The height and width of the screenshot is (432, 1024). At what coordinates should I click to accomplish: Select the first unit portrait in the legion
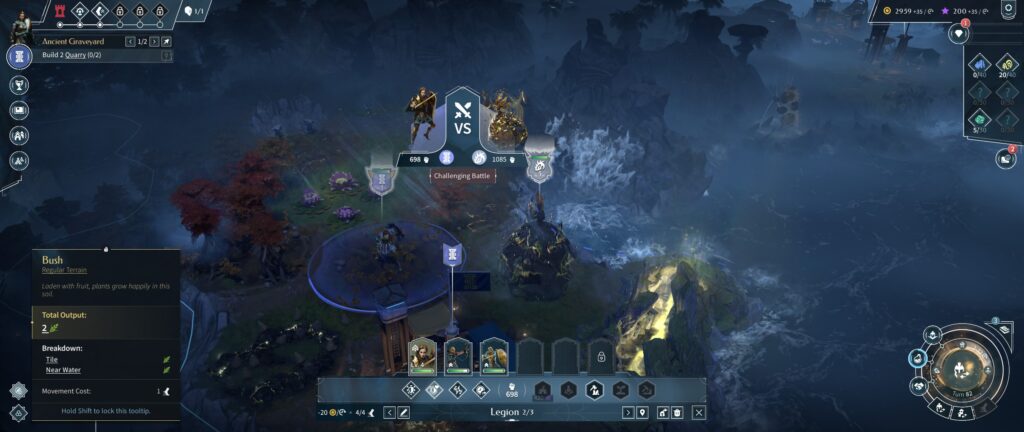coord(422,354)
